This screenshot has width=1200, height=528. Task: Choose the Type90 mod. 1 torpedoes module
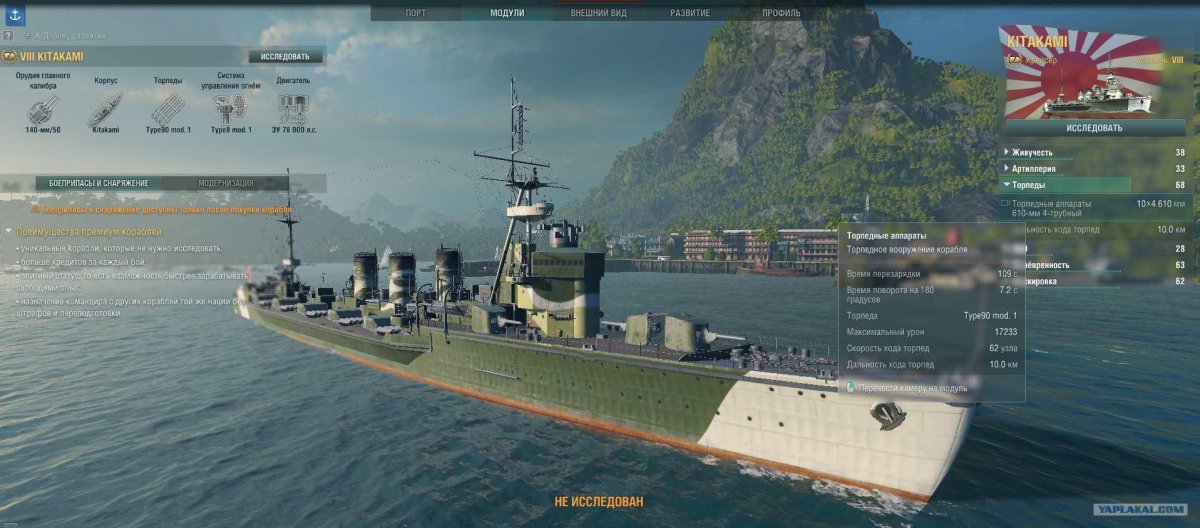point(167,109)
